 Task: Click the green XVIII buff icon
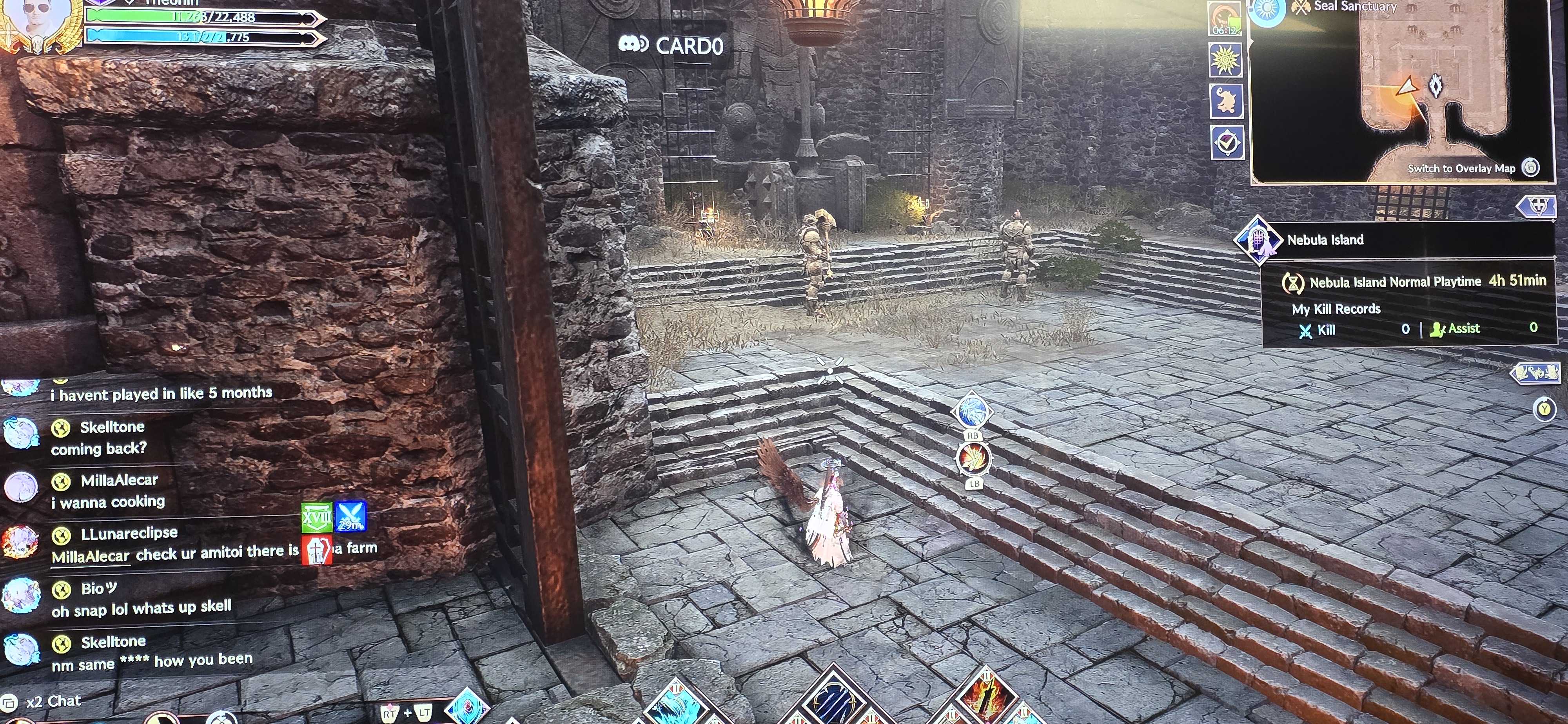(316, 518)
